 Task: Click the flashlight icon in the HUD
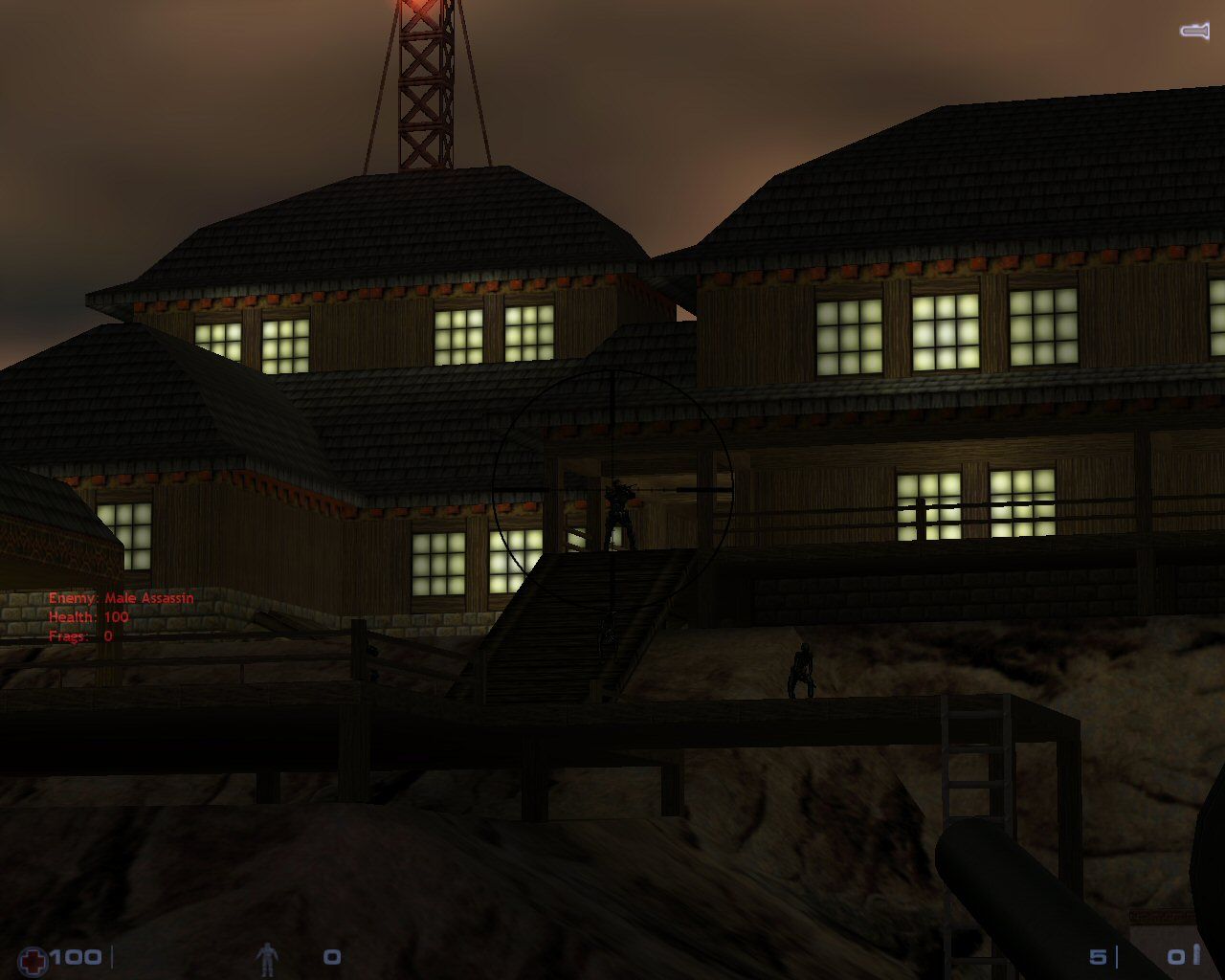click(x=1193, y=32)
